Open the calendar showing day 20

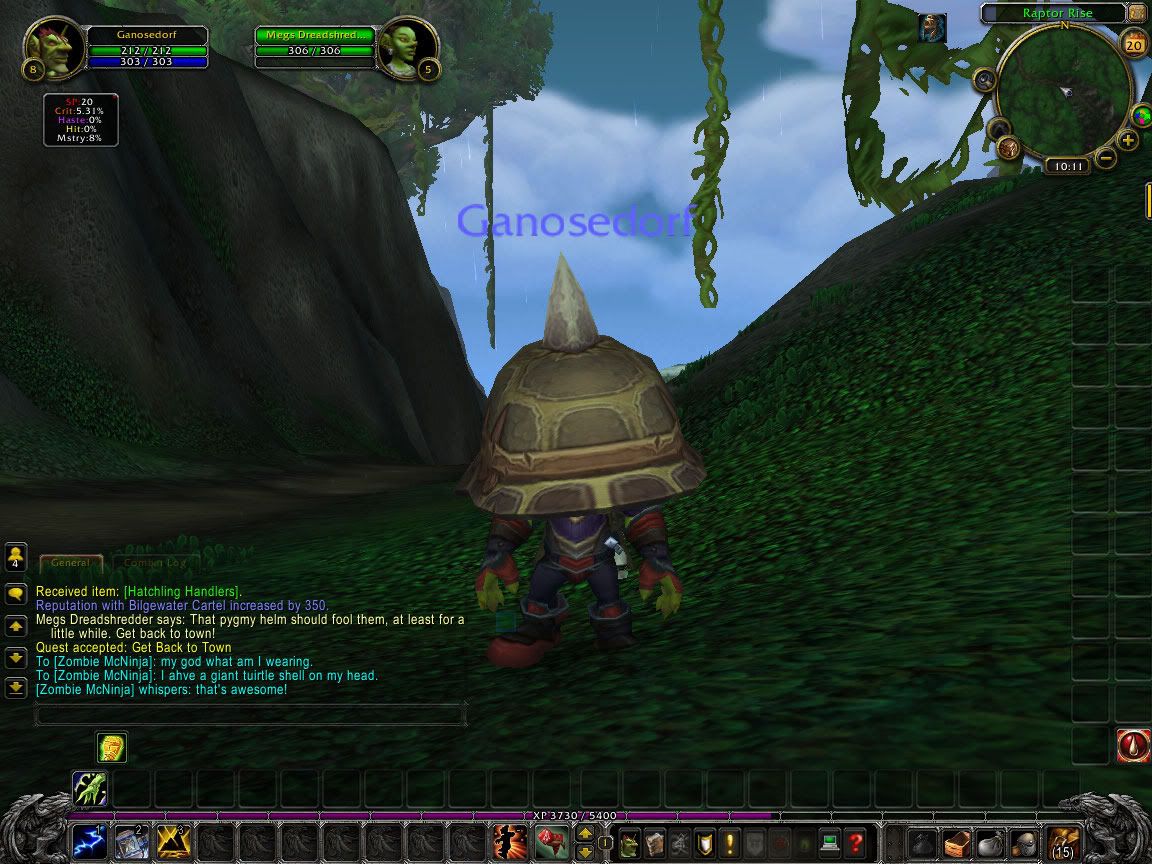1134,45
